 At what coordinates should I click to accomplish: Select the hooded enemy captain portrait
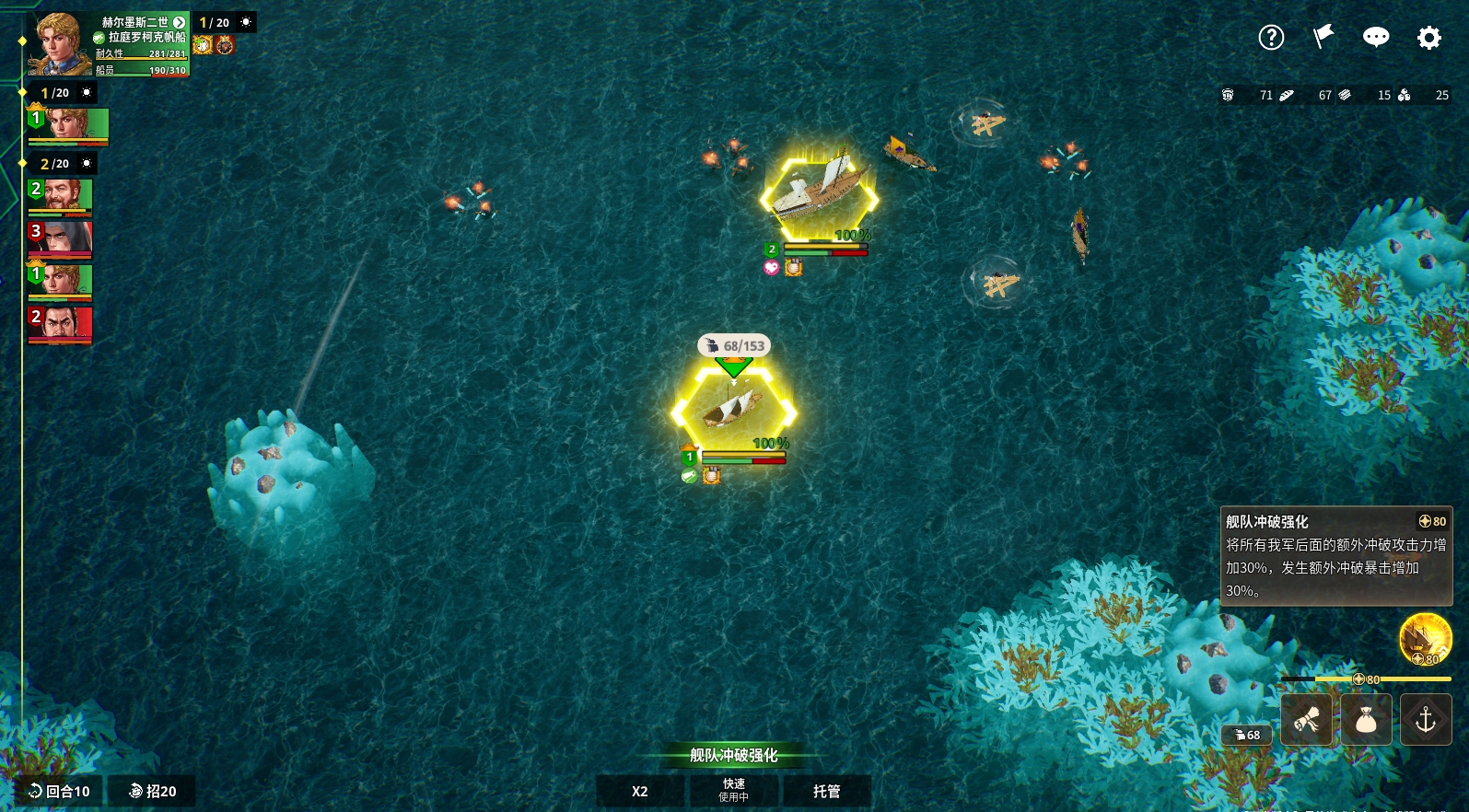tap(61, 238)
